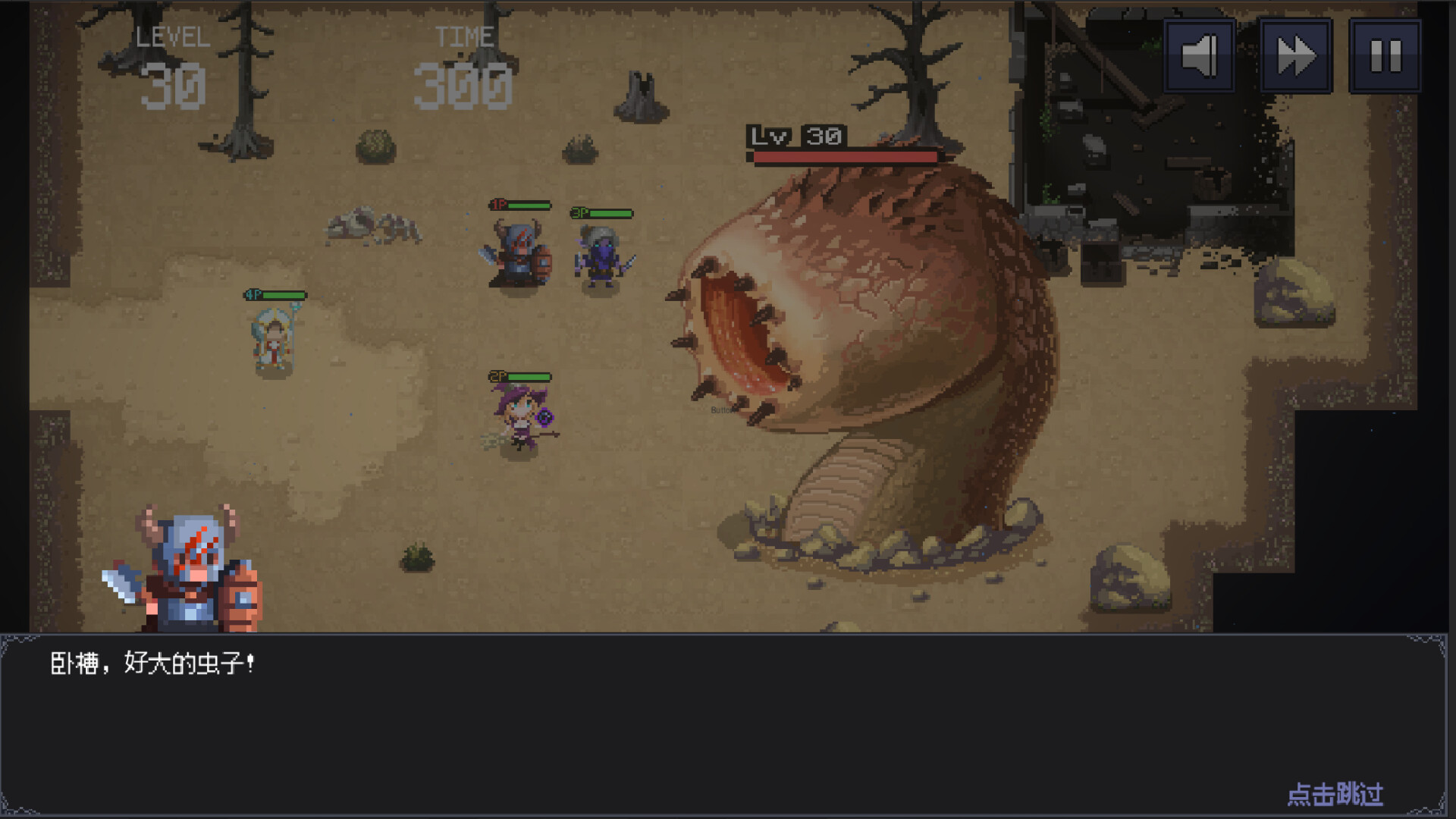The width and height of the screenshot is (1456, 819).
Task: Click the middle icon of the control trio
Action: 1294,54
